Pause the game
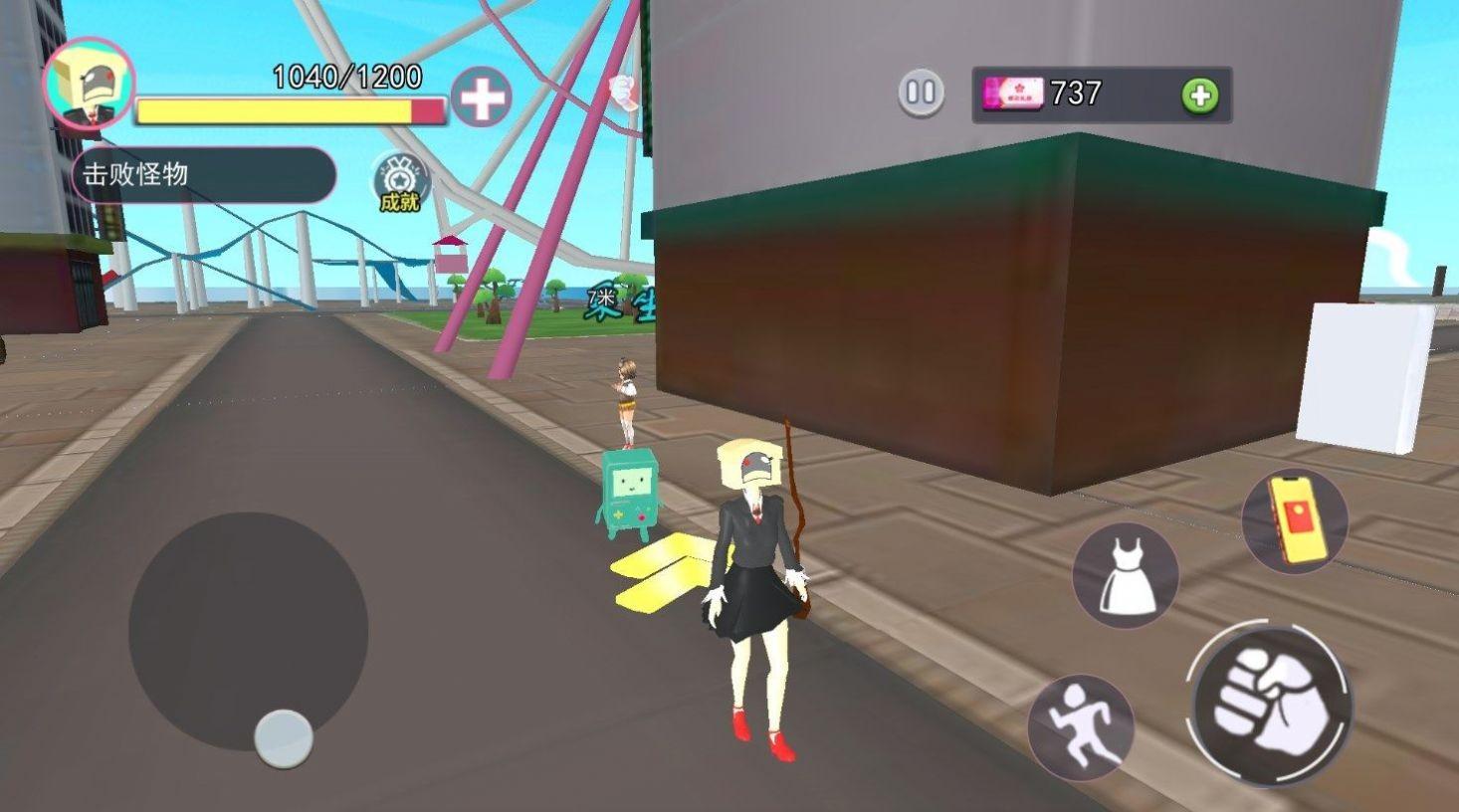Screen dimensions: 1459x812 coord(921,94)
